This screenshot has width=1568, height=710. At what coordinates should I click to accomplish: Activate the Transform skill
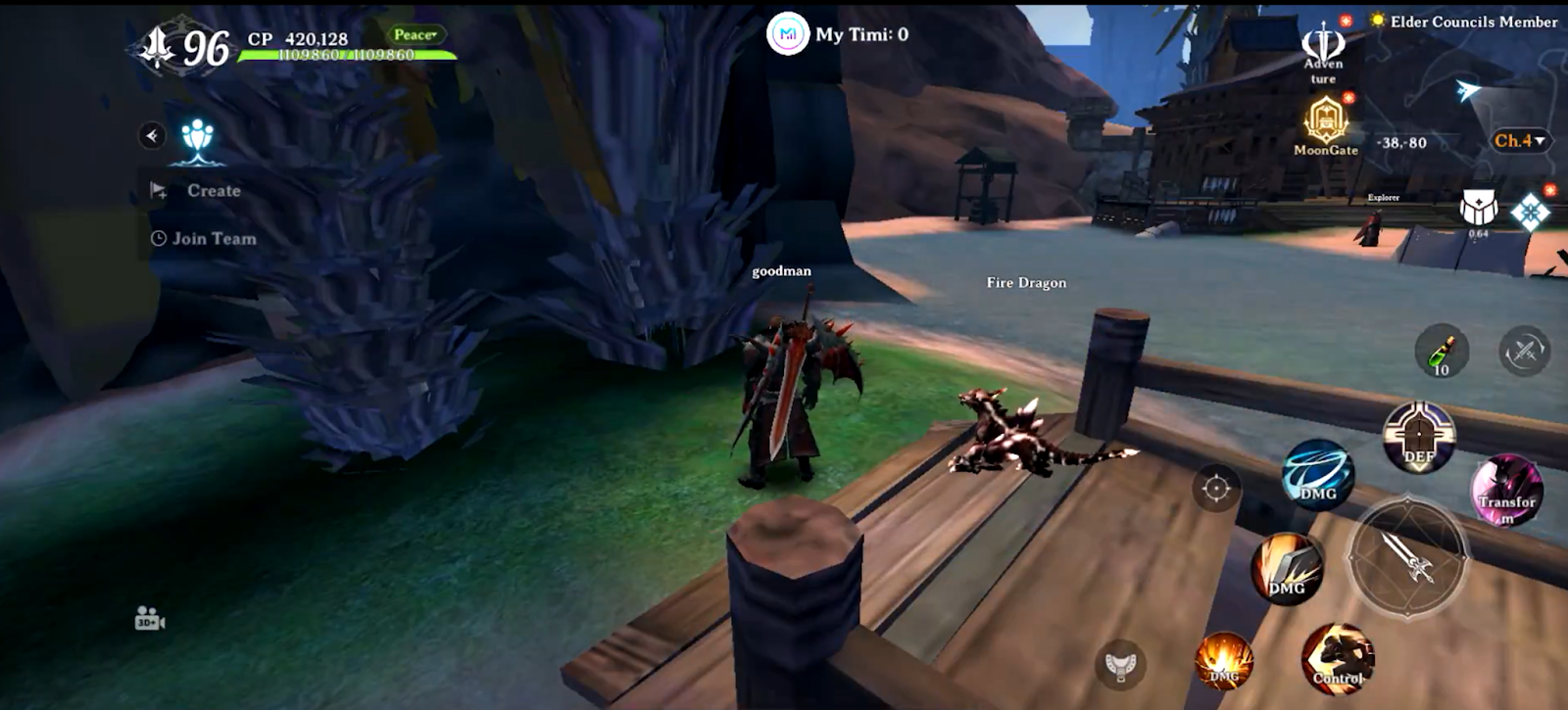[1506, 490]
